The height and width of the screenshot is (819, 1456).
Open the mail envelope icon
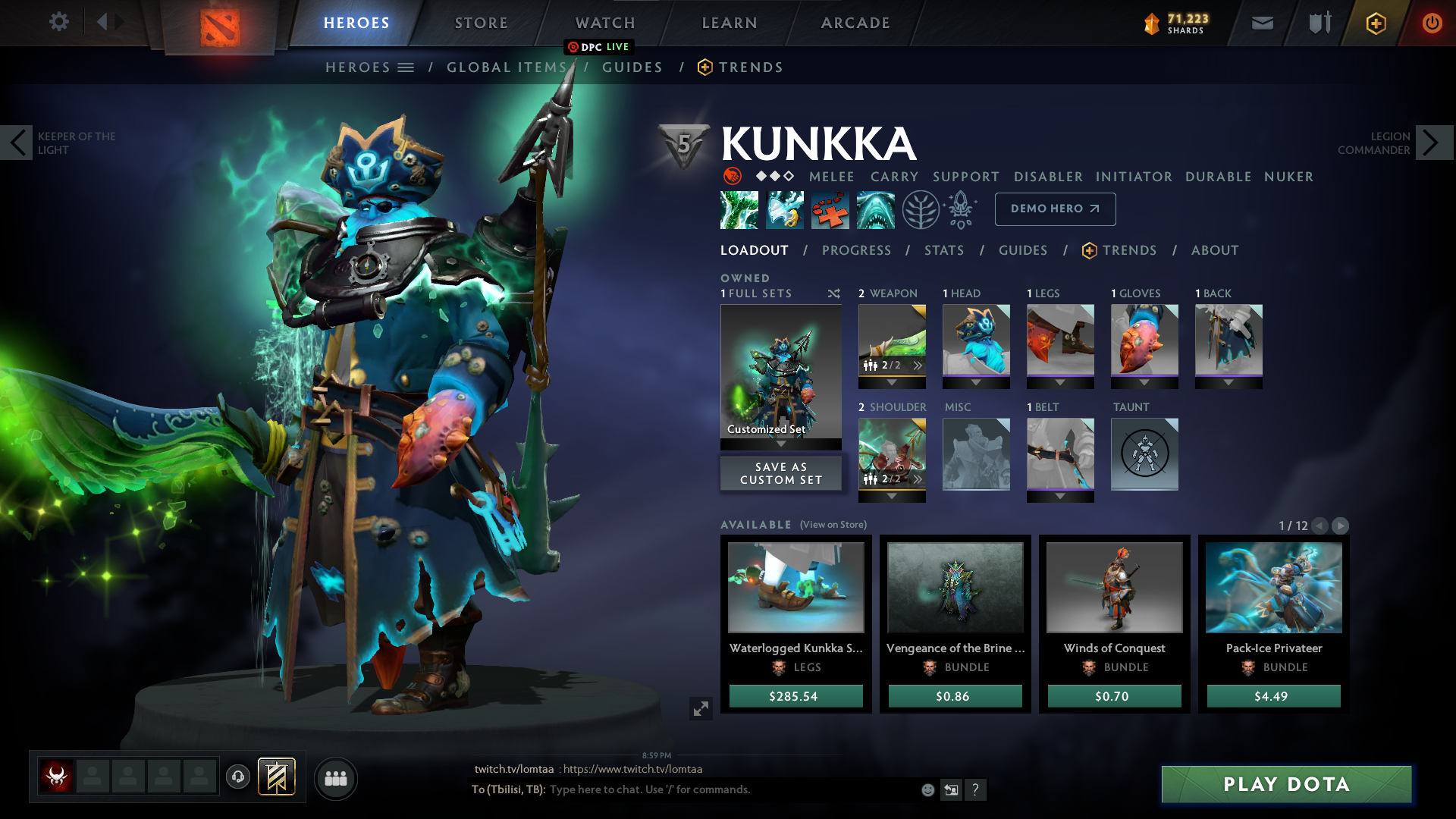[x=1262, y=23]
